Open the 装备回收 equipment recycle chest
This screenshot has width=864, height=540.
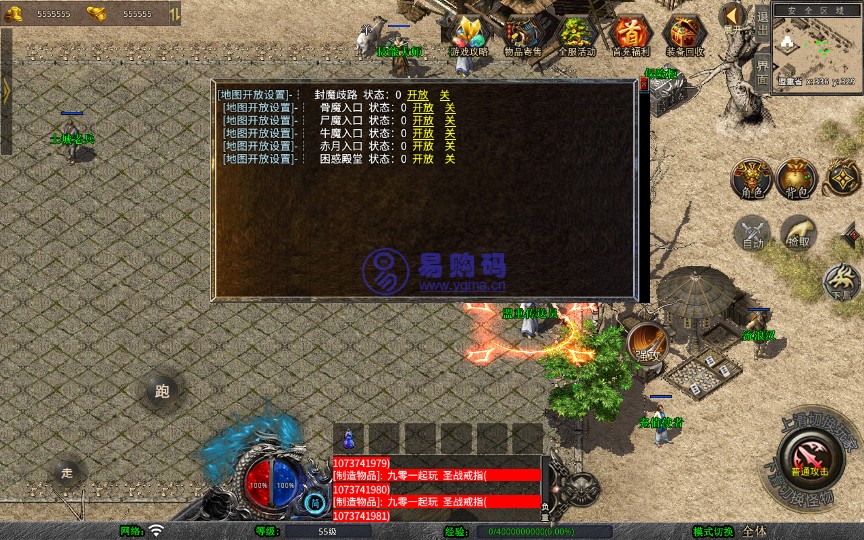click(685, 35)
